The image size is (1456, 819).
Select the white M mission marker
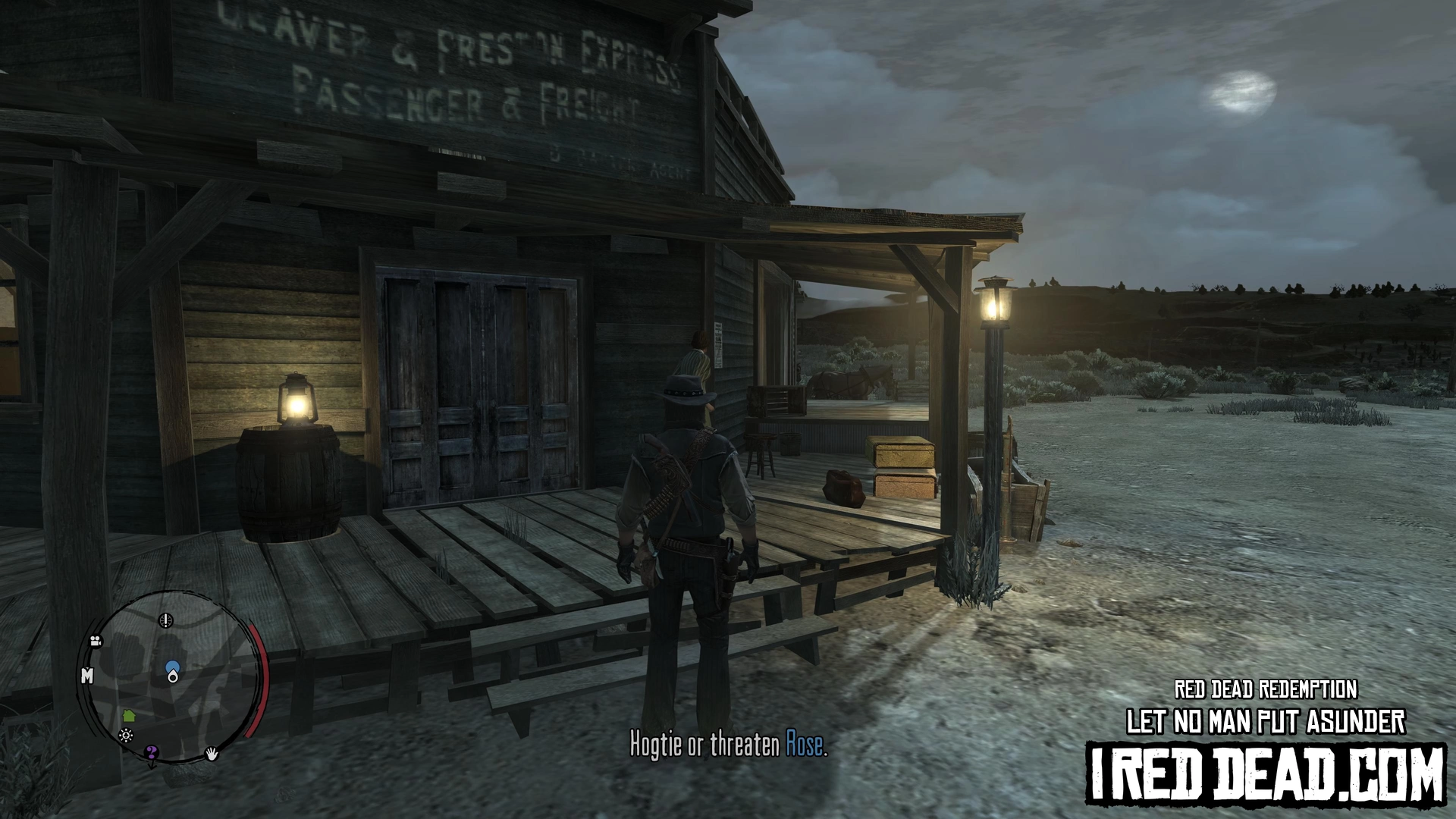pos(87,676)
